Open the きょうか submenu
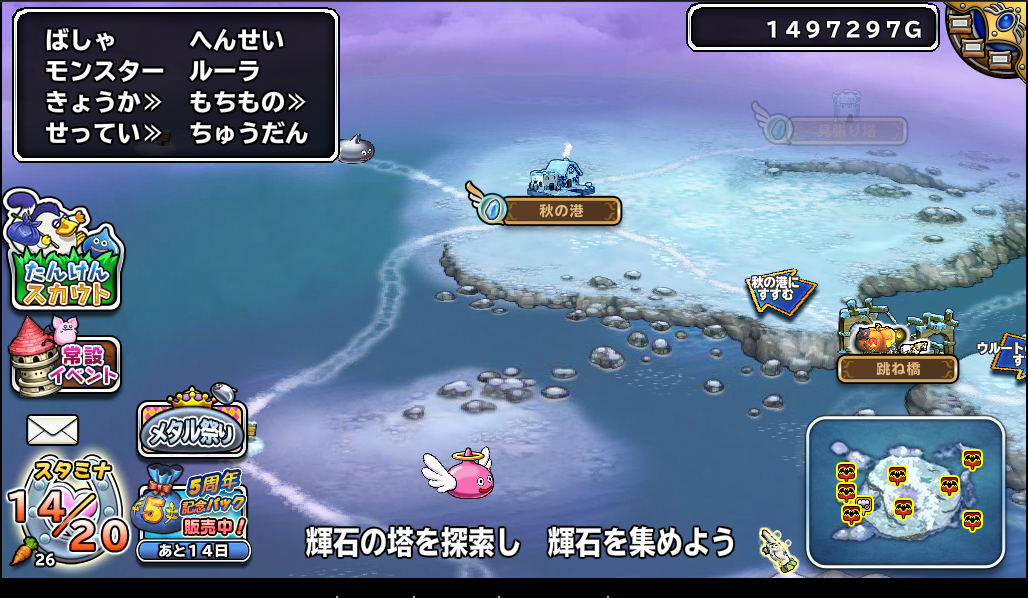 click(103, 102)
